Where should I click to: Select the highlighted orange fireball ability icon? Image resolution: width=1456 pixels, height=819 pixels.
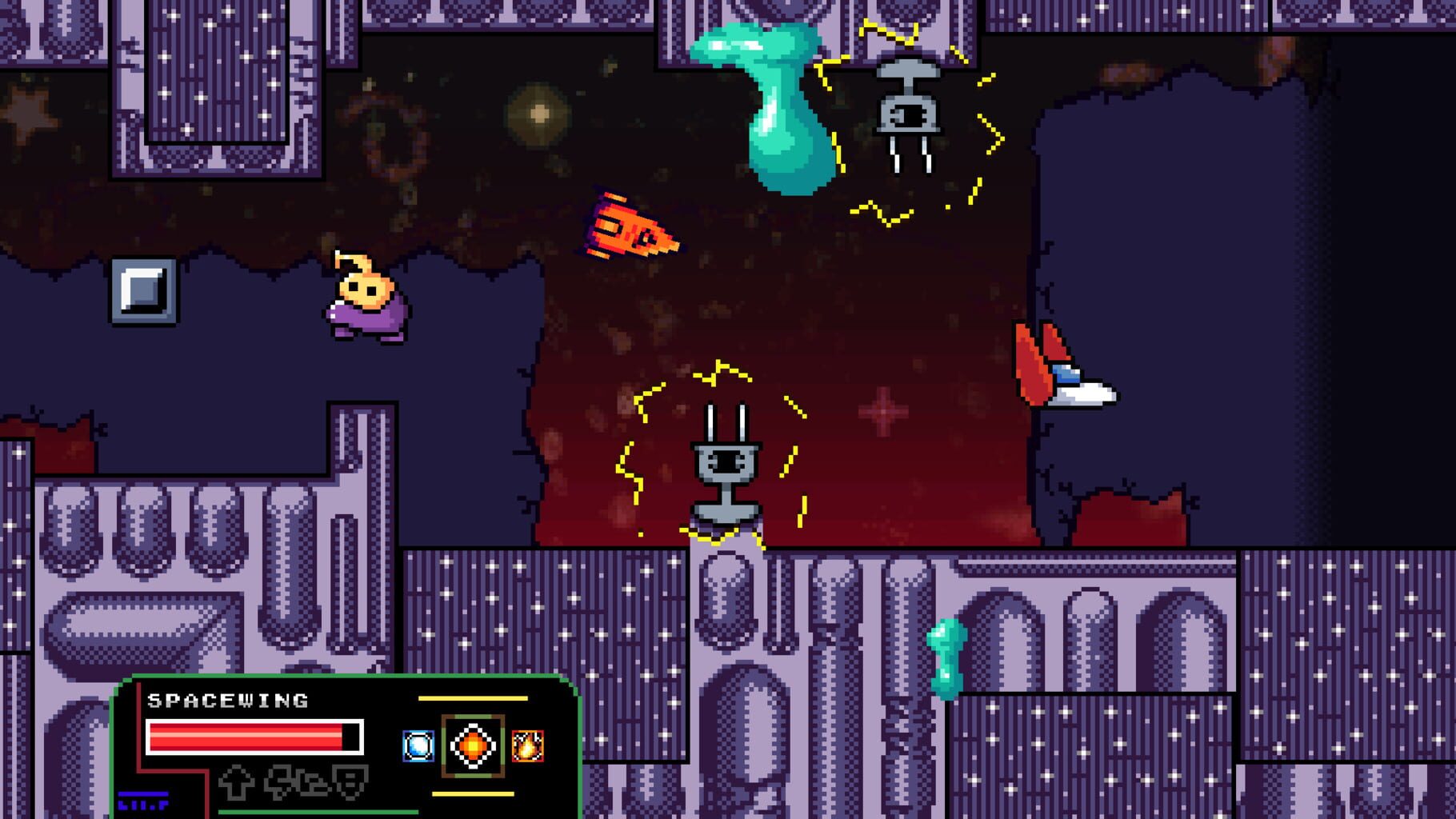tap(474, 745)
